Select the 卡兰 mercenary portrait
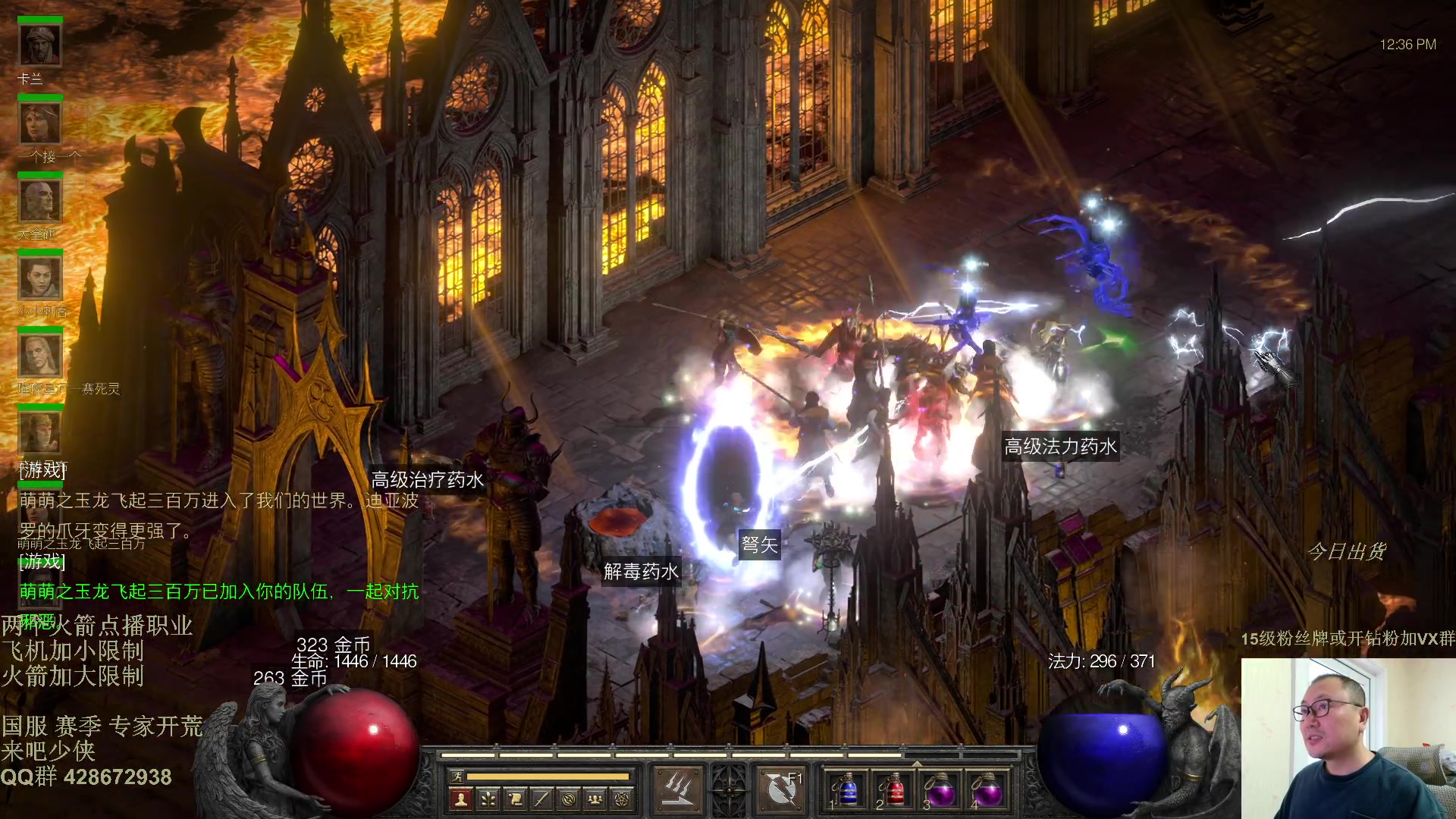This screenshot has height=819, width=1456. [40, 45]
